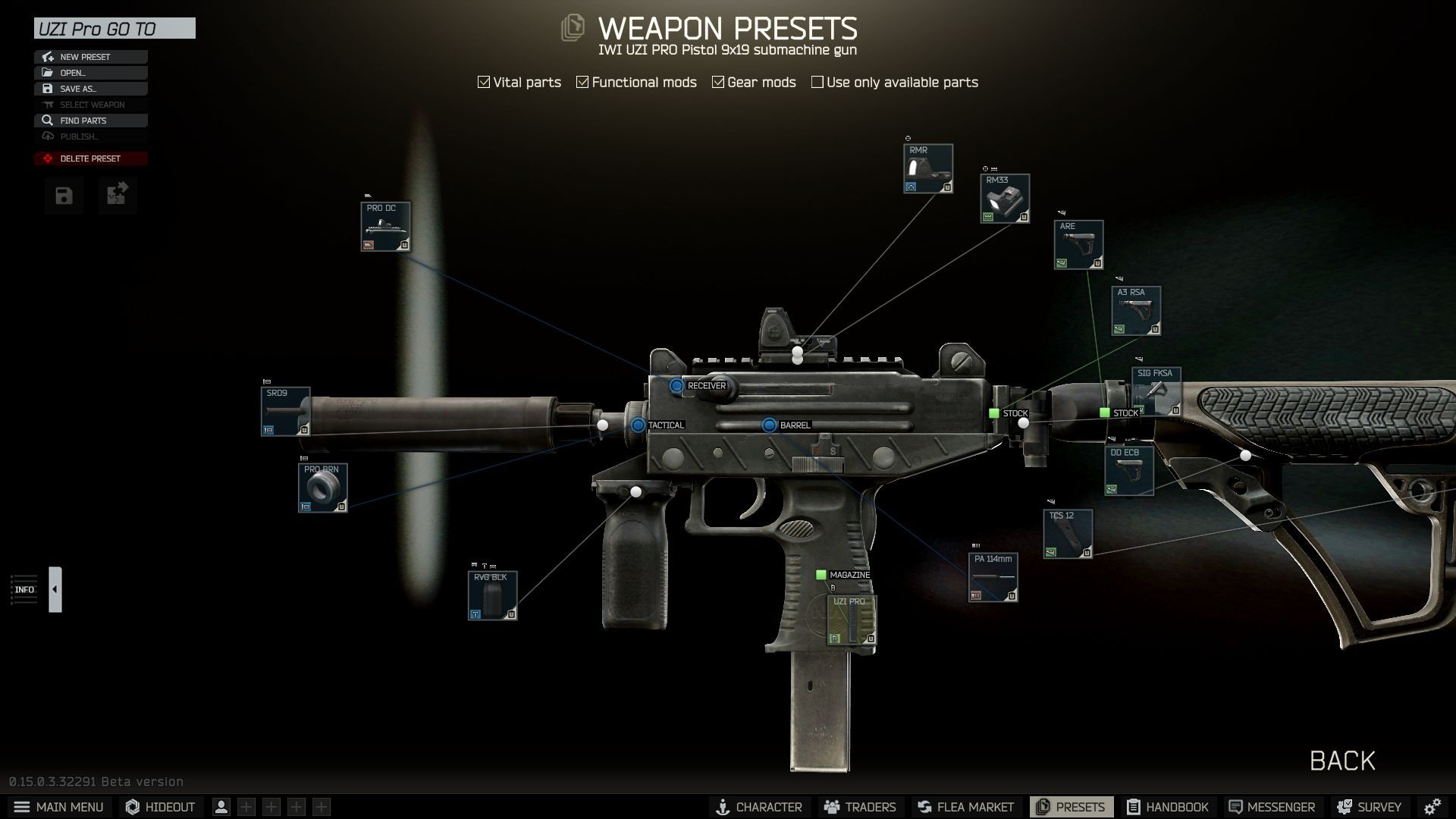Click the puzzle-piece assemble preset icon

coord(118,195)
